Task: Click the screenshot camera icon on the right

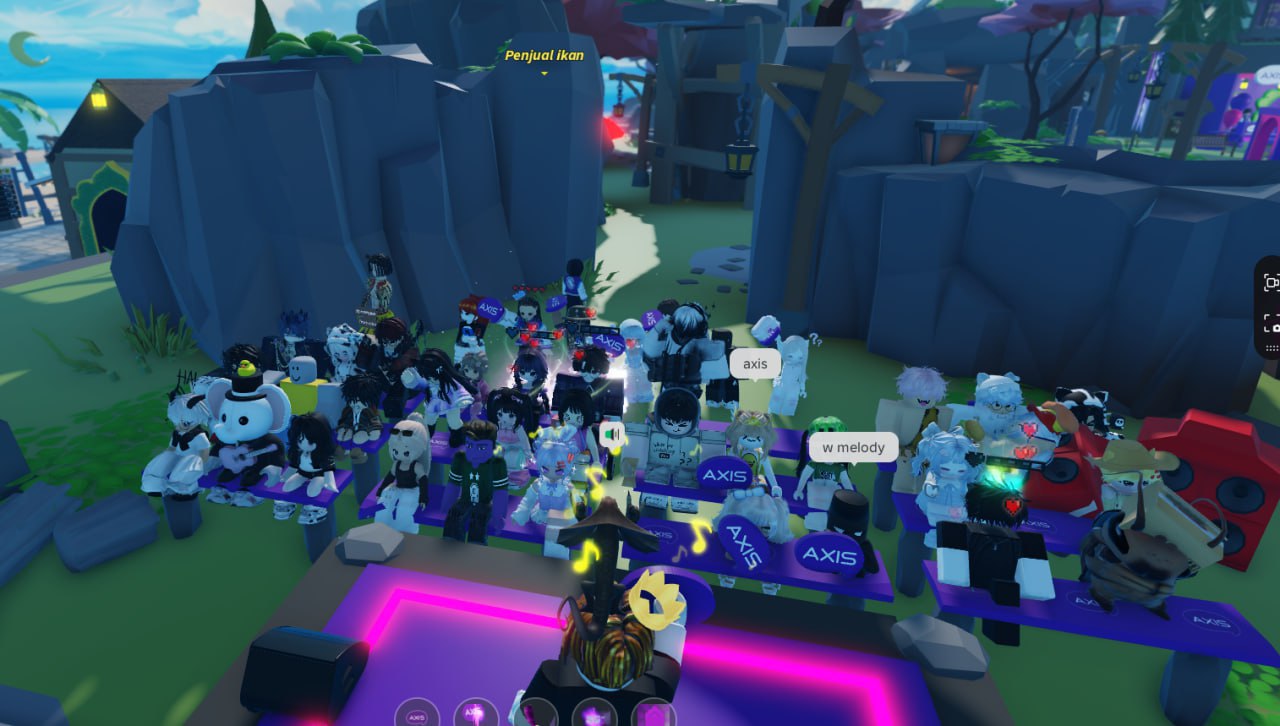Action: pos(1271,327)
